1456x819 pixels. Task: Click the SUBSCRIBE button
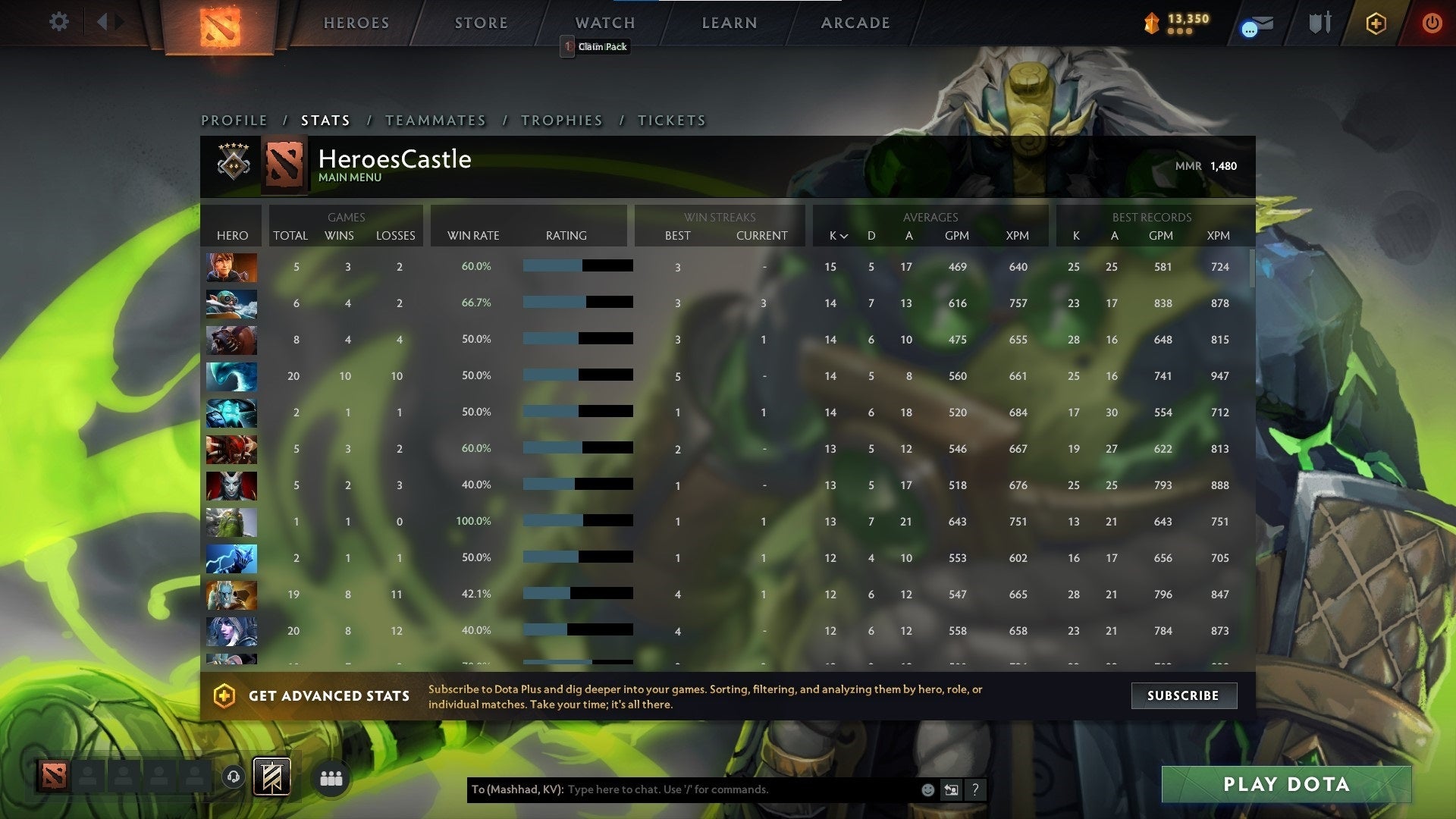(1184, 695)
